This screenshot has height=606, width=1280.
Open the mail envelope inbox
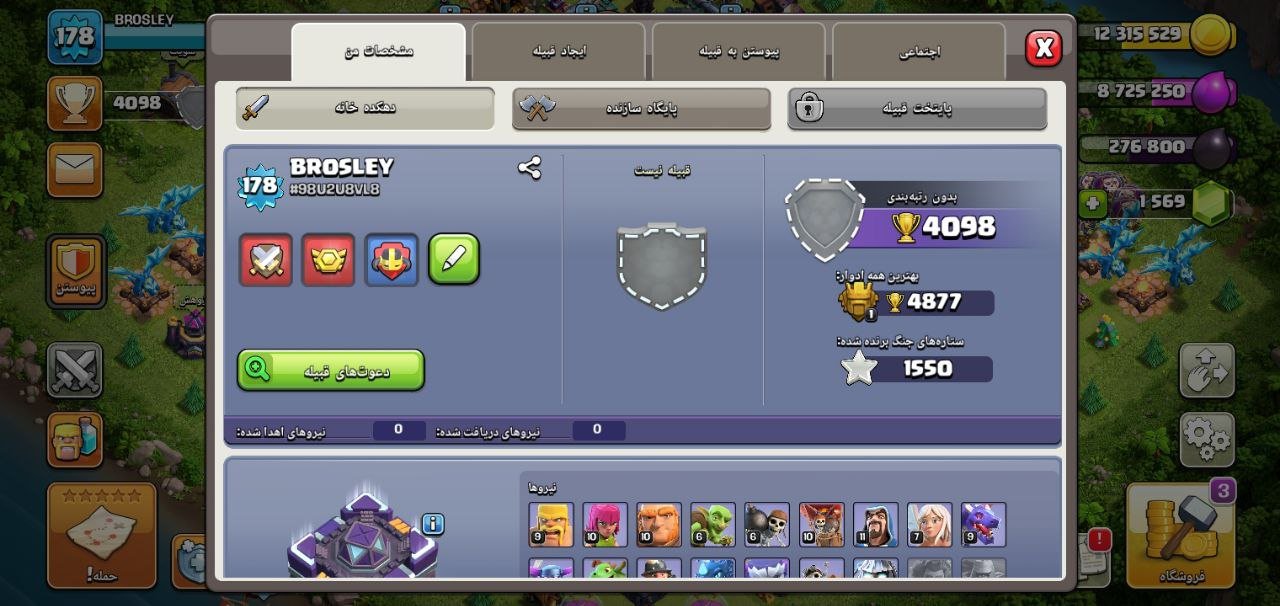click(x=75, y=170)
